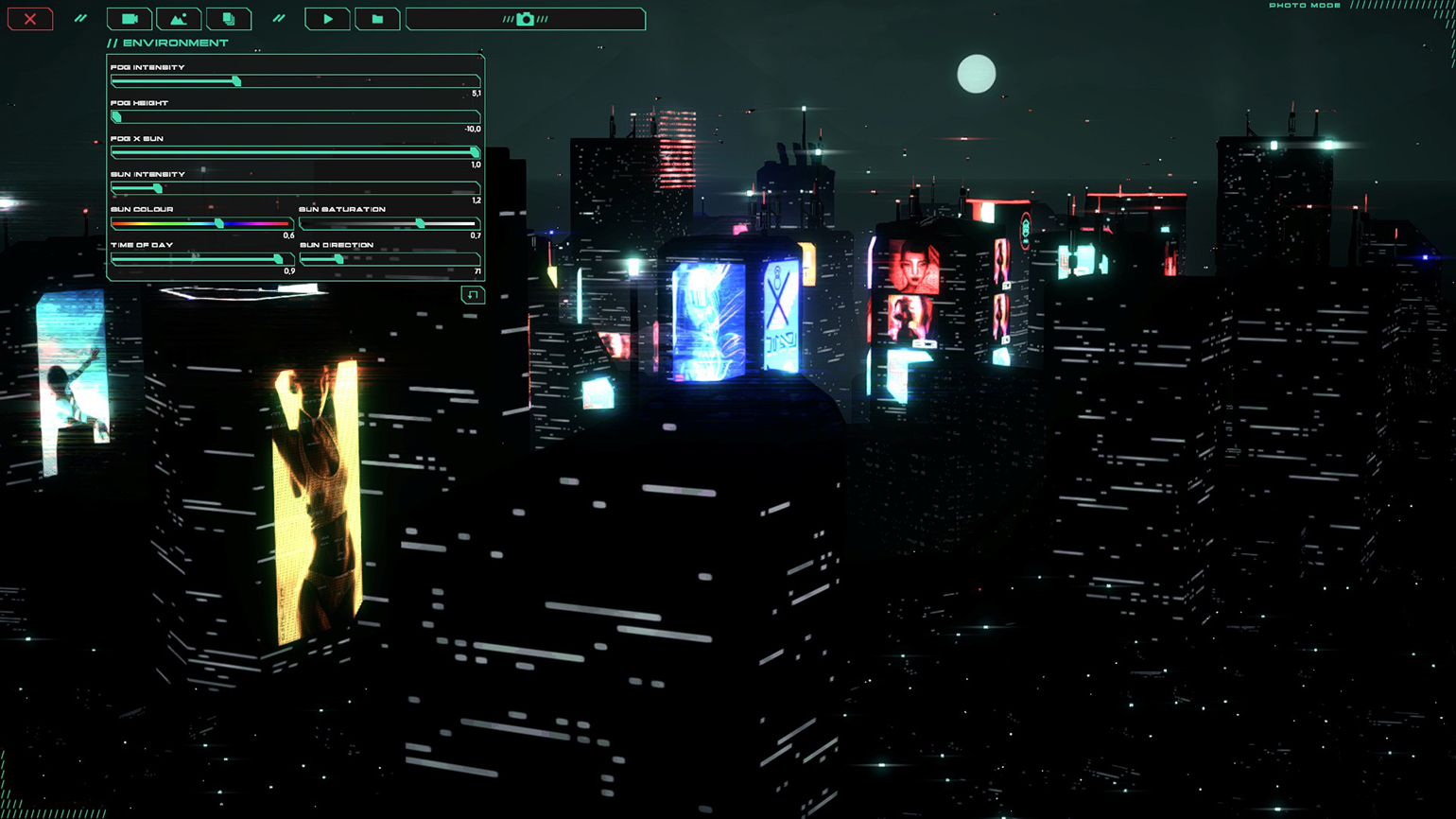Open the video camera settings tab
The image size is (1456, 819).
point(130,19)
